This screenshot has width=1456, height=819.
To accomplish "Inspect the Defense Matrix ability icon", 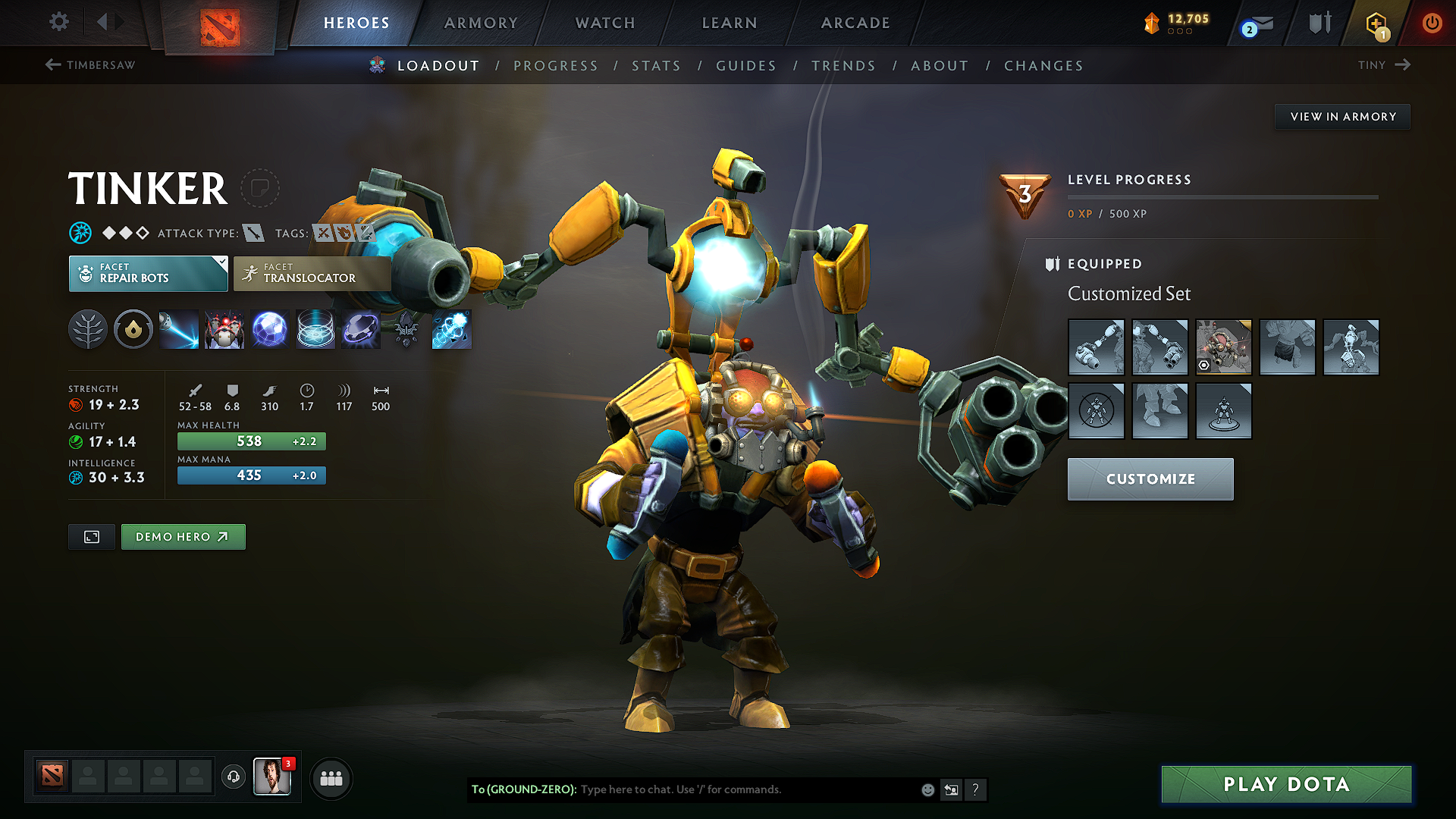I will [269, 329].
